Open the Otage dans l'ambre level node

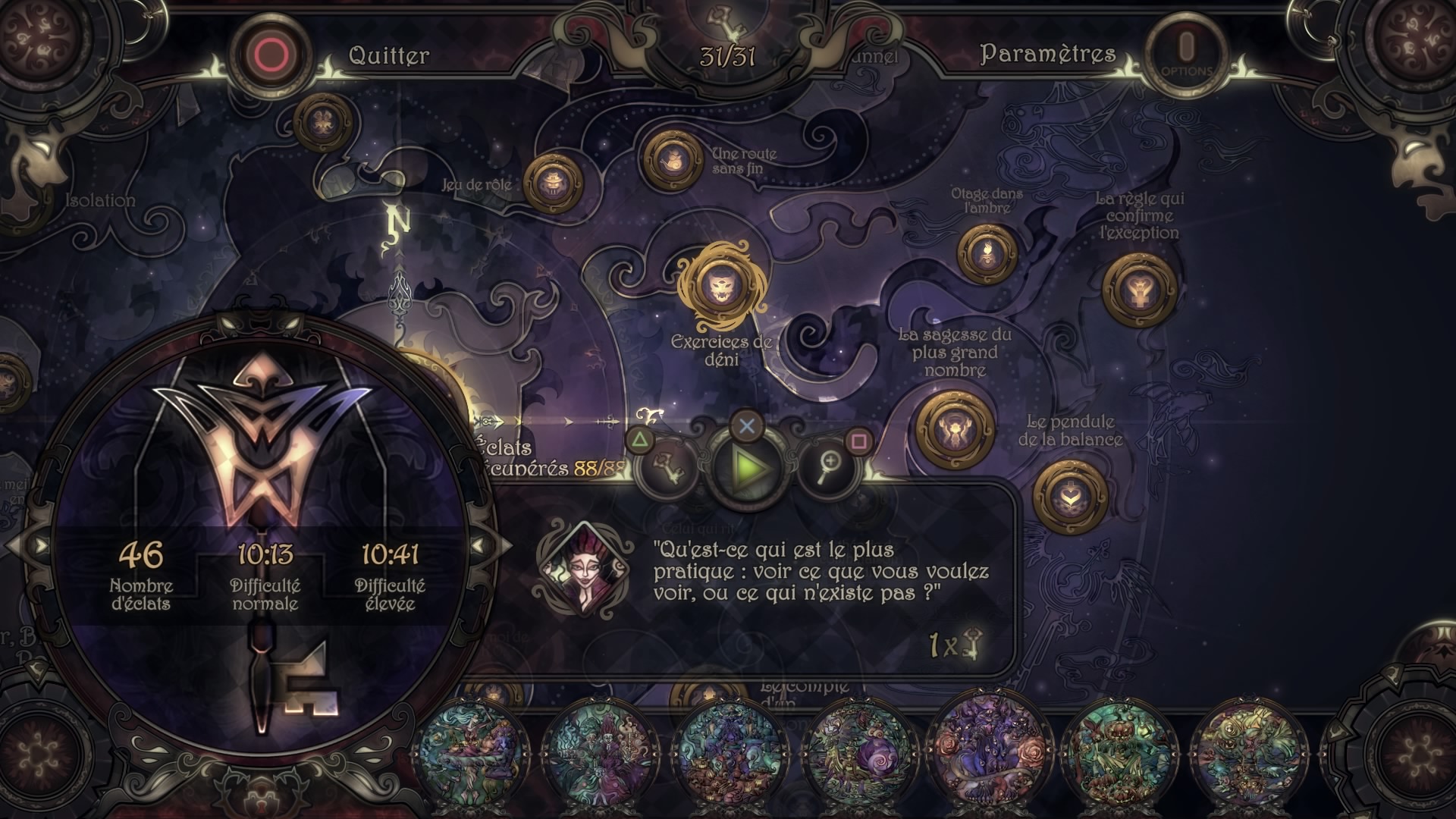[x=987, y=254]
